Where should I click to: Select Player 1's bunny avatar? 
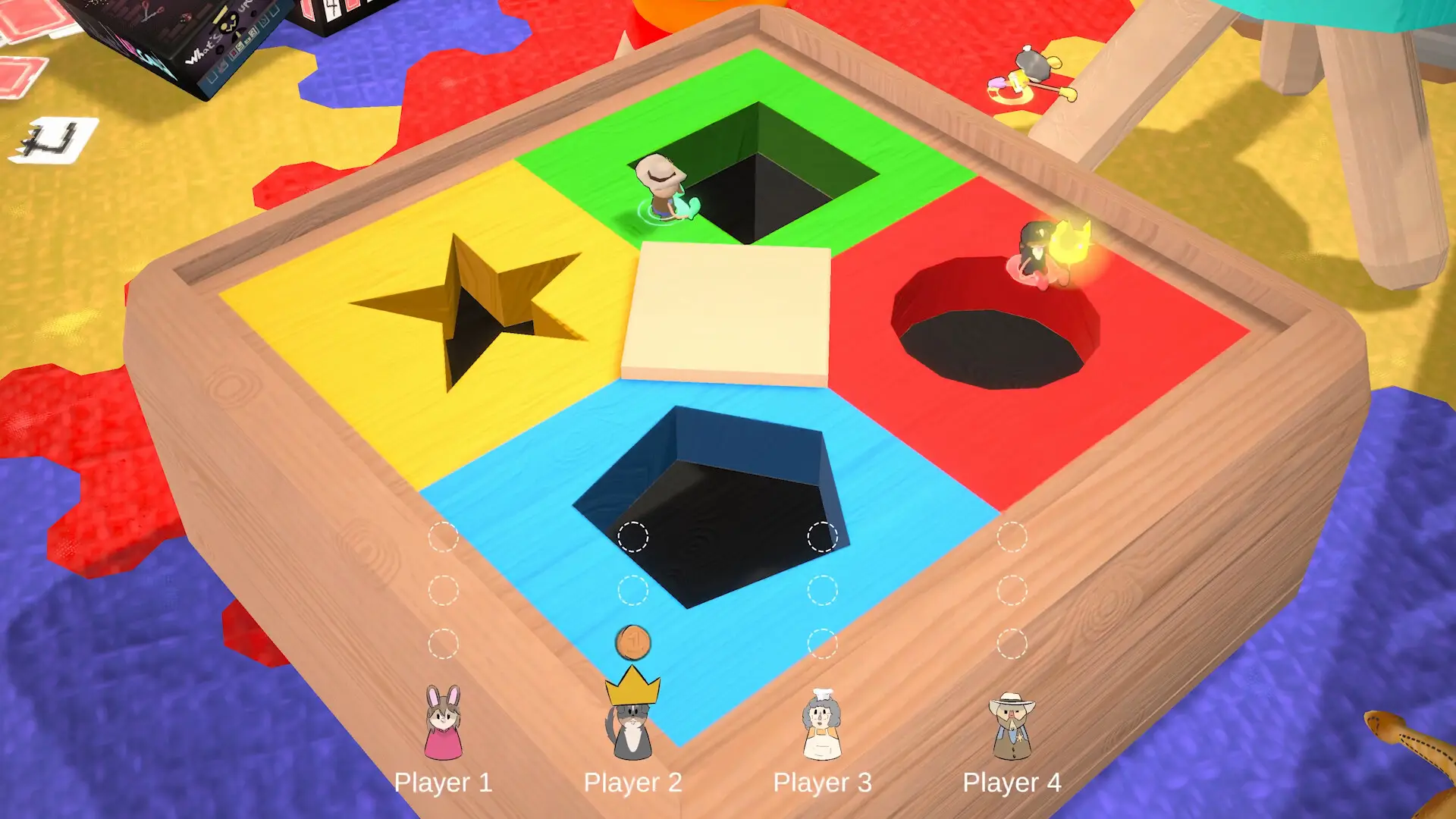click(x=443, y=723)
